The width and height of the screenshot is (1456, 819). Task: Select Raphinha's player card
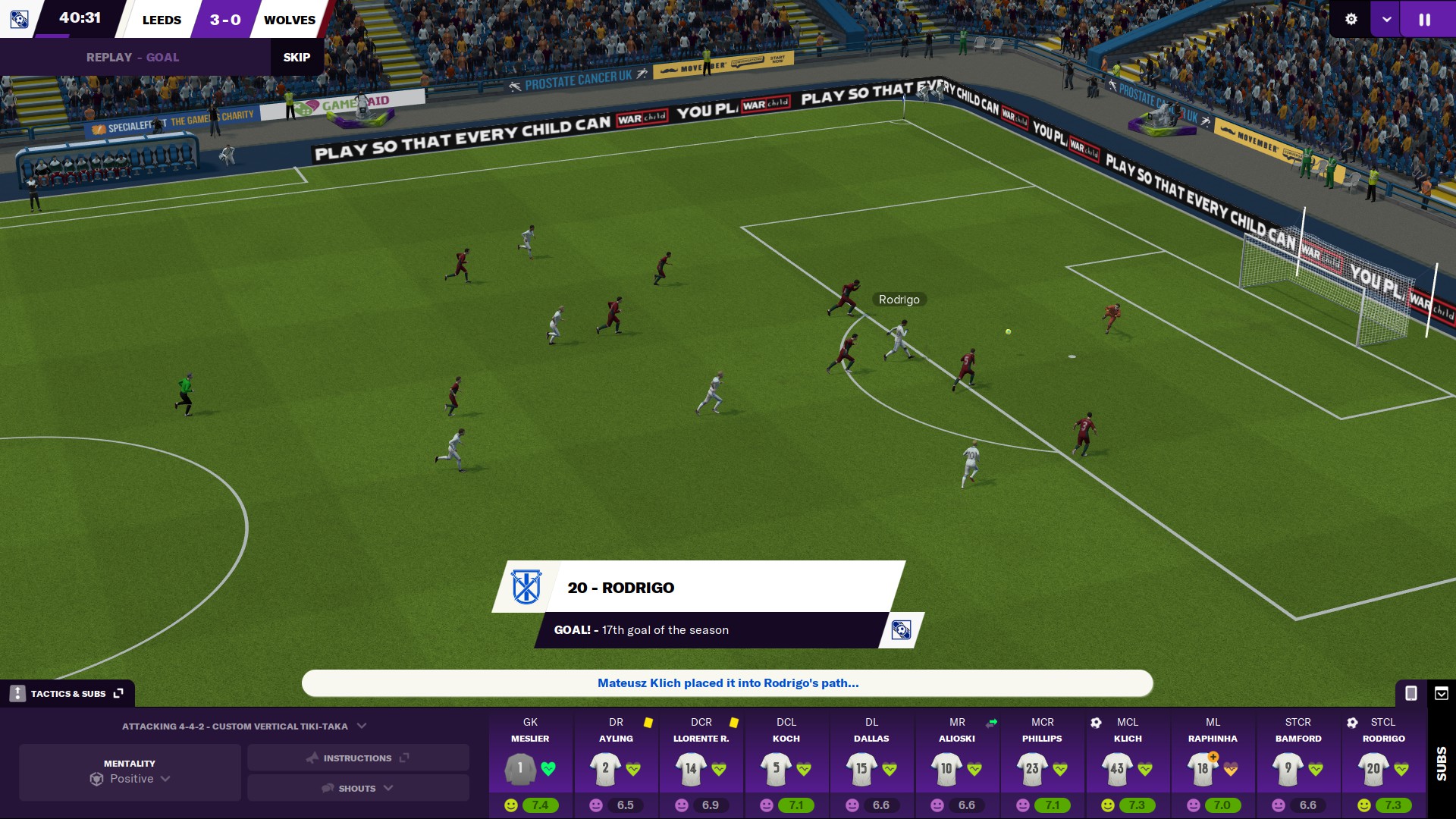(1213, 763)
